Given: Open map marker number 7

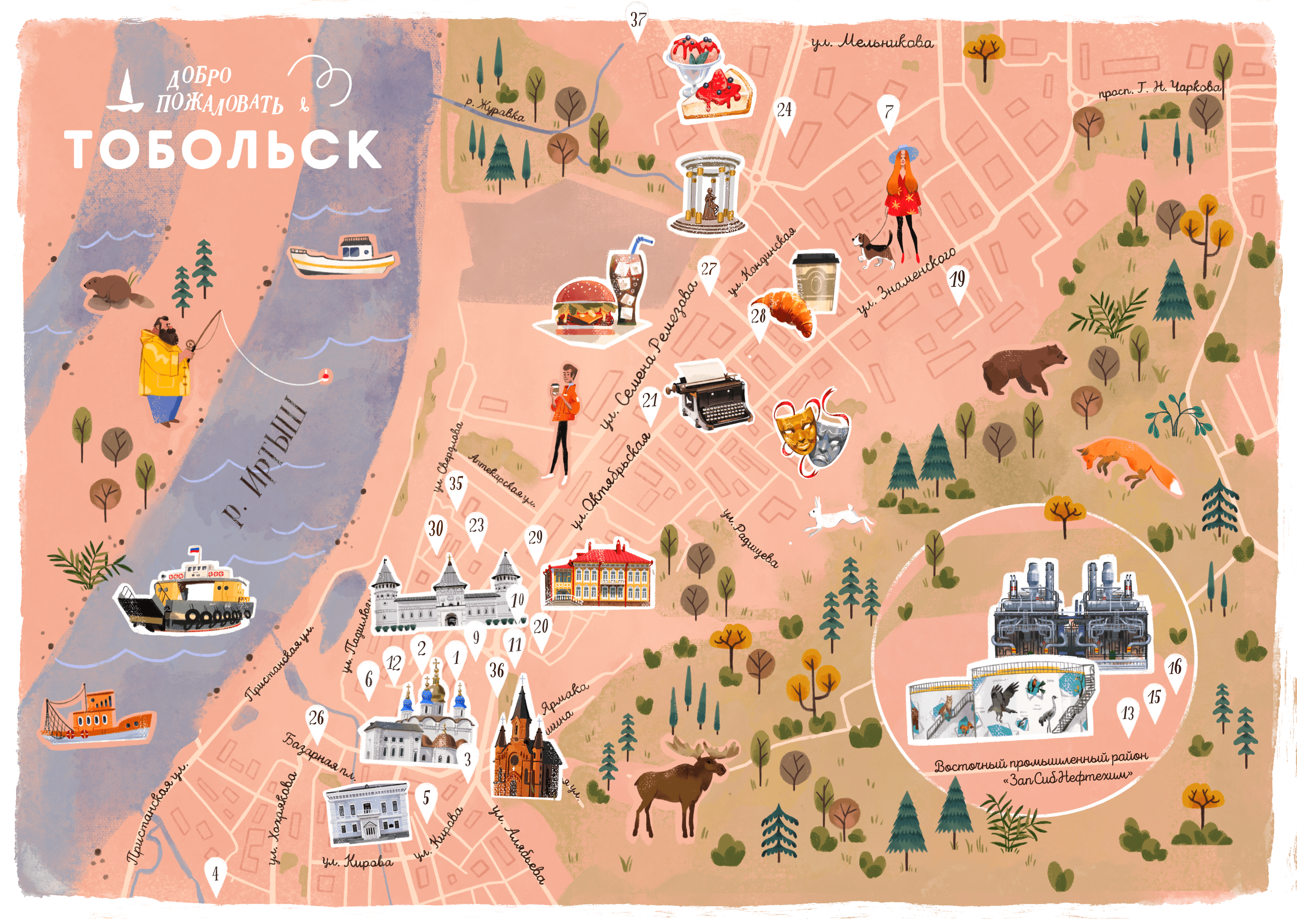Looking at the screenshot, I should [888, 112].
